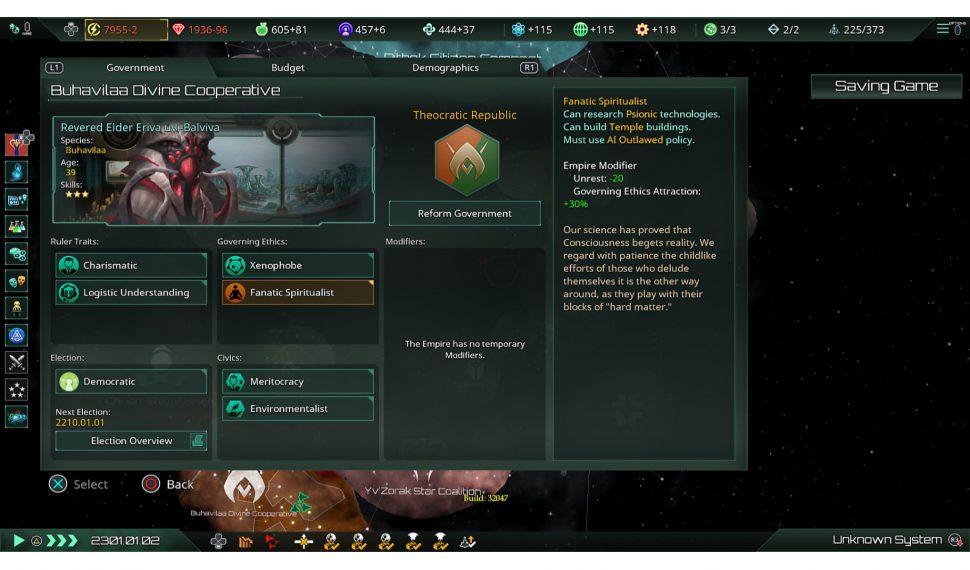
Task: Click the game speed arrows
Action: [62, 541]
